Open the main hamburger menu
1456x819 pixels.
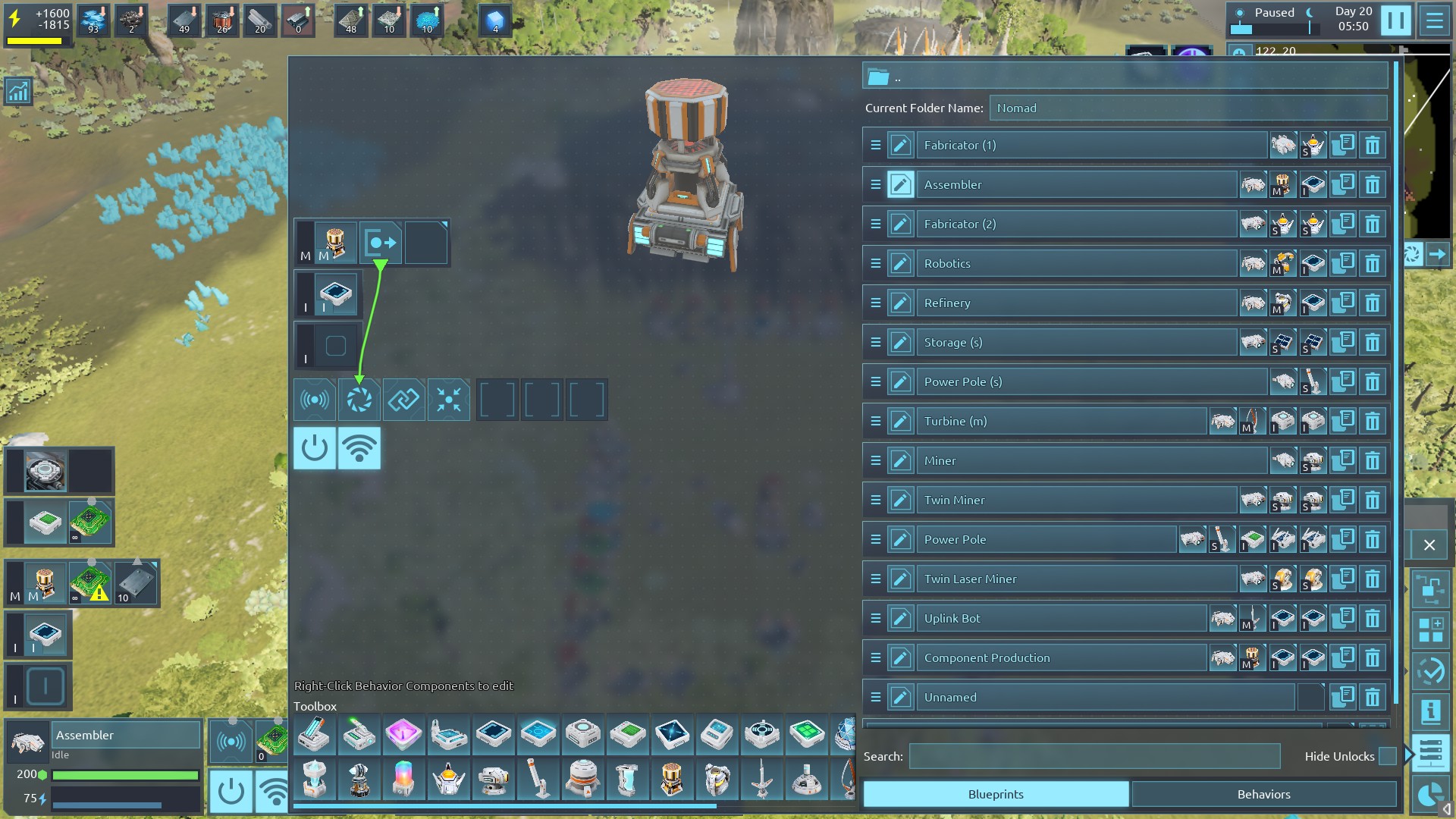[1435, 20]
